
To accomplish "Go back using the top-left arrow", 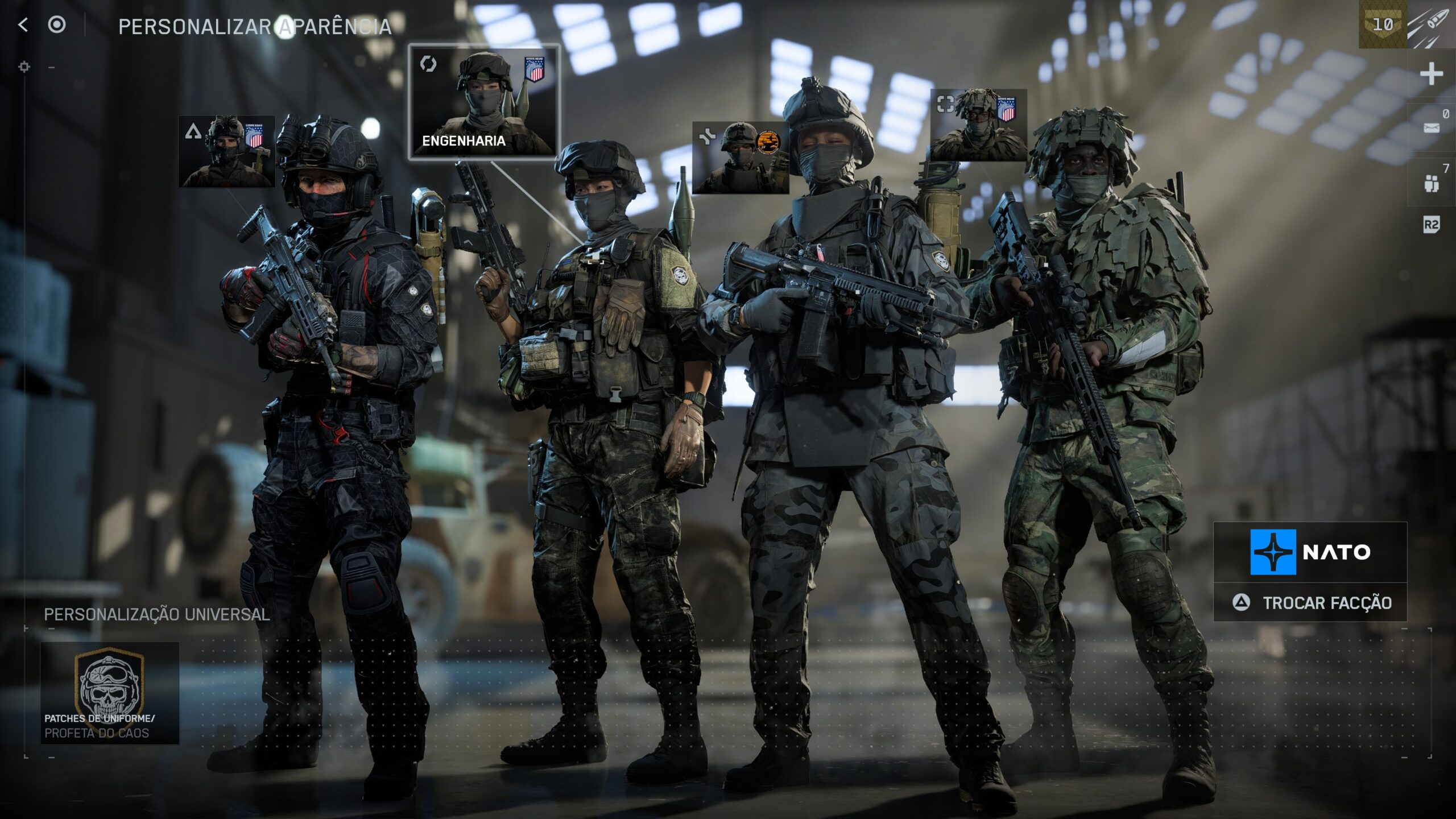I will [x=23, y=25].
